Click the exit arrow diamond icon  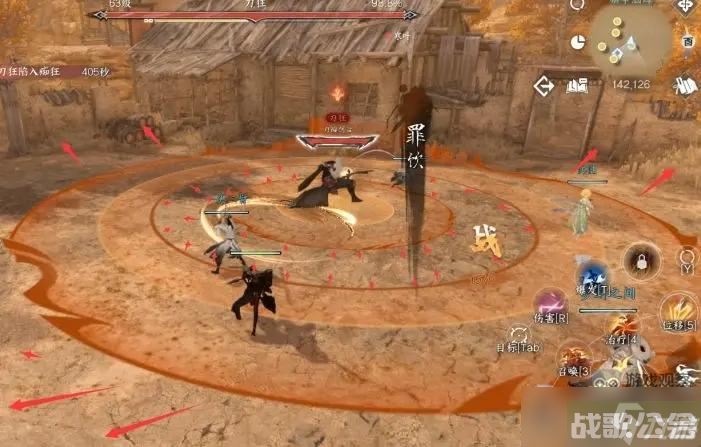click(545, 85)
